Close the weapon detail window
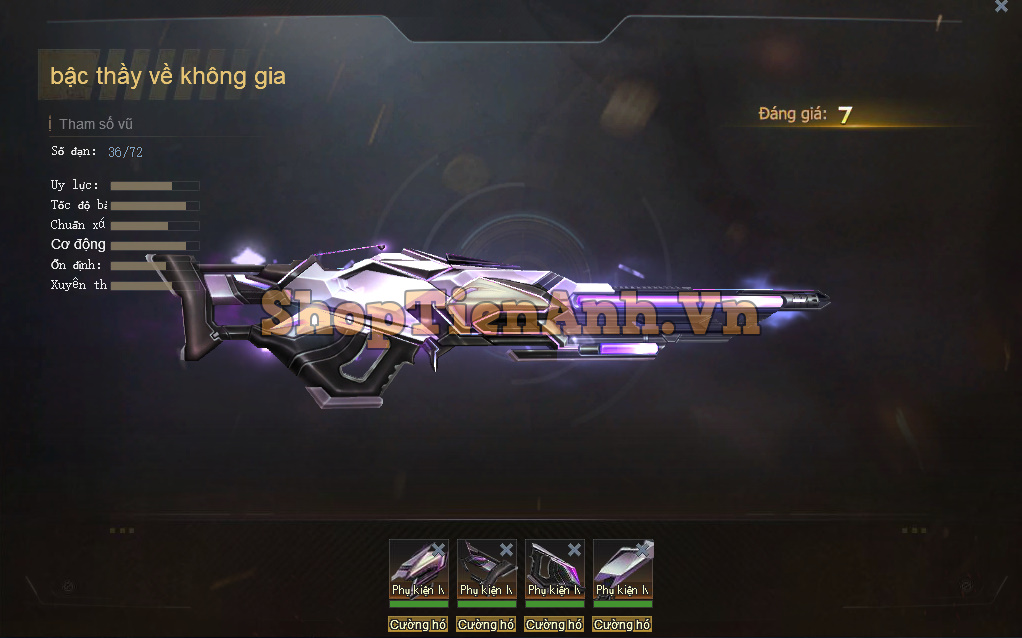1022x638 pixels. tap(1001, 6)
